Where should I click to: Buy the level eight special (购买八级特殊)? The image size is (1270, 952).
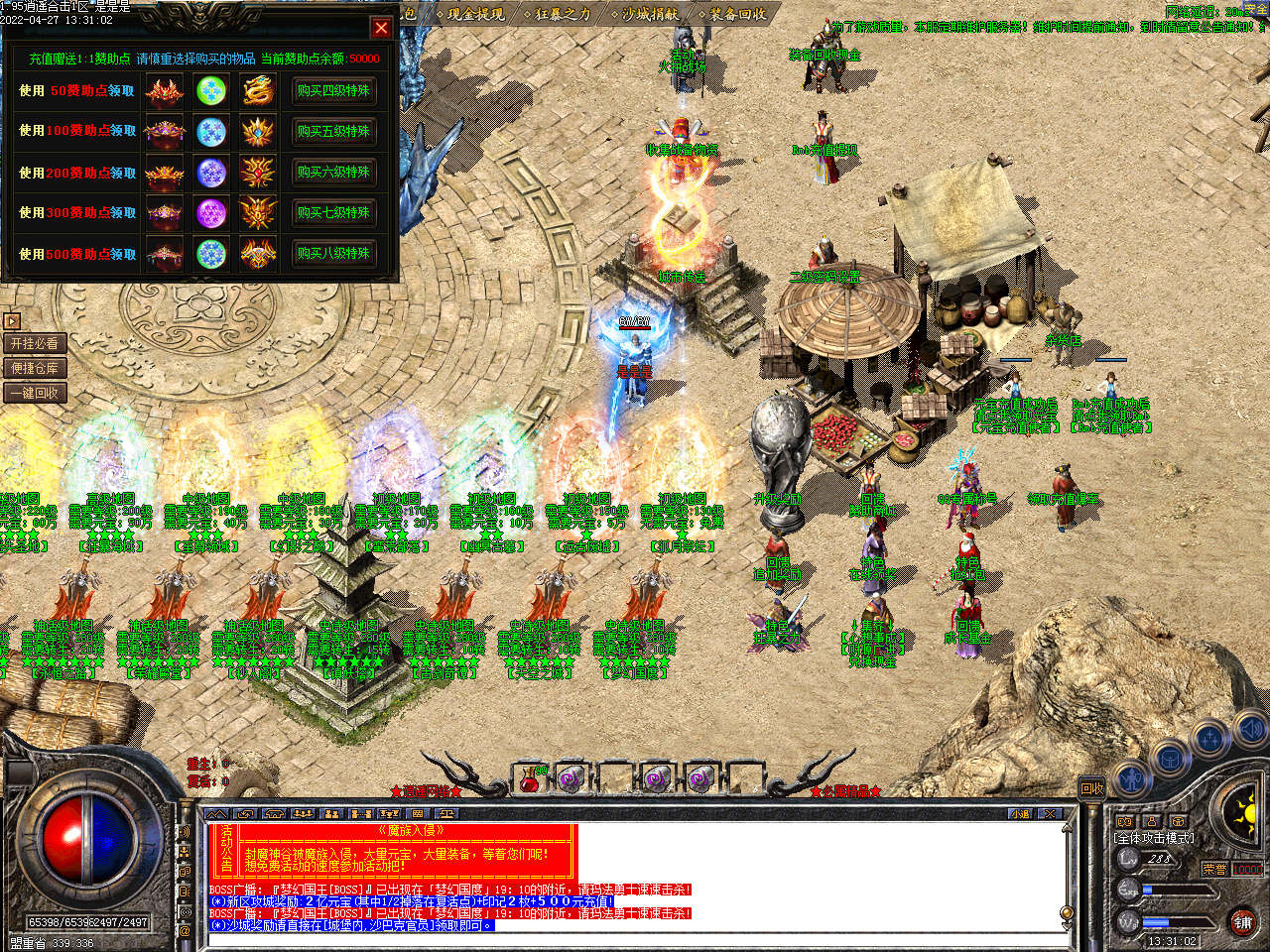click(333, 253)
